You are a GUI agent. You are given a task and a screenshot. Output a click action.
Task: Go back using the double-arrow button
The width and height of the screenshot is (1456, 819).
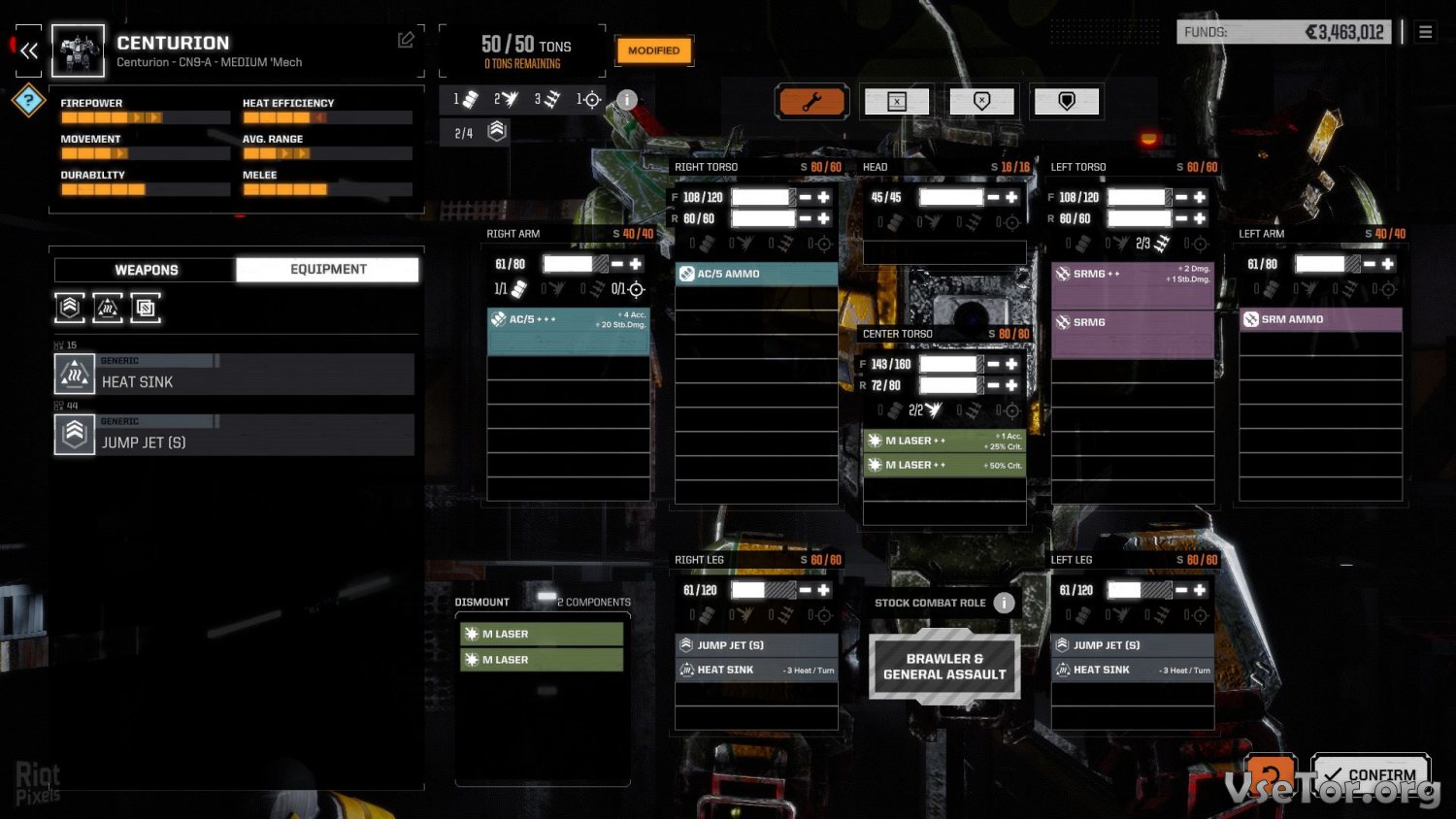tap(29, 50)
